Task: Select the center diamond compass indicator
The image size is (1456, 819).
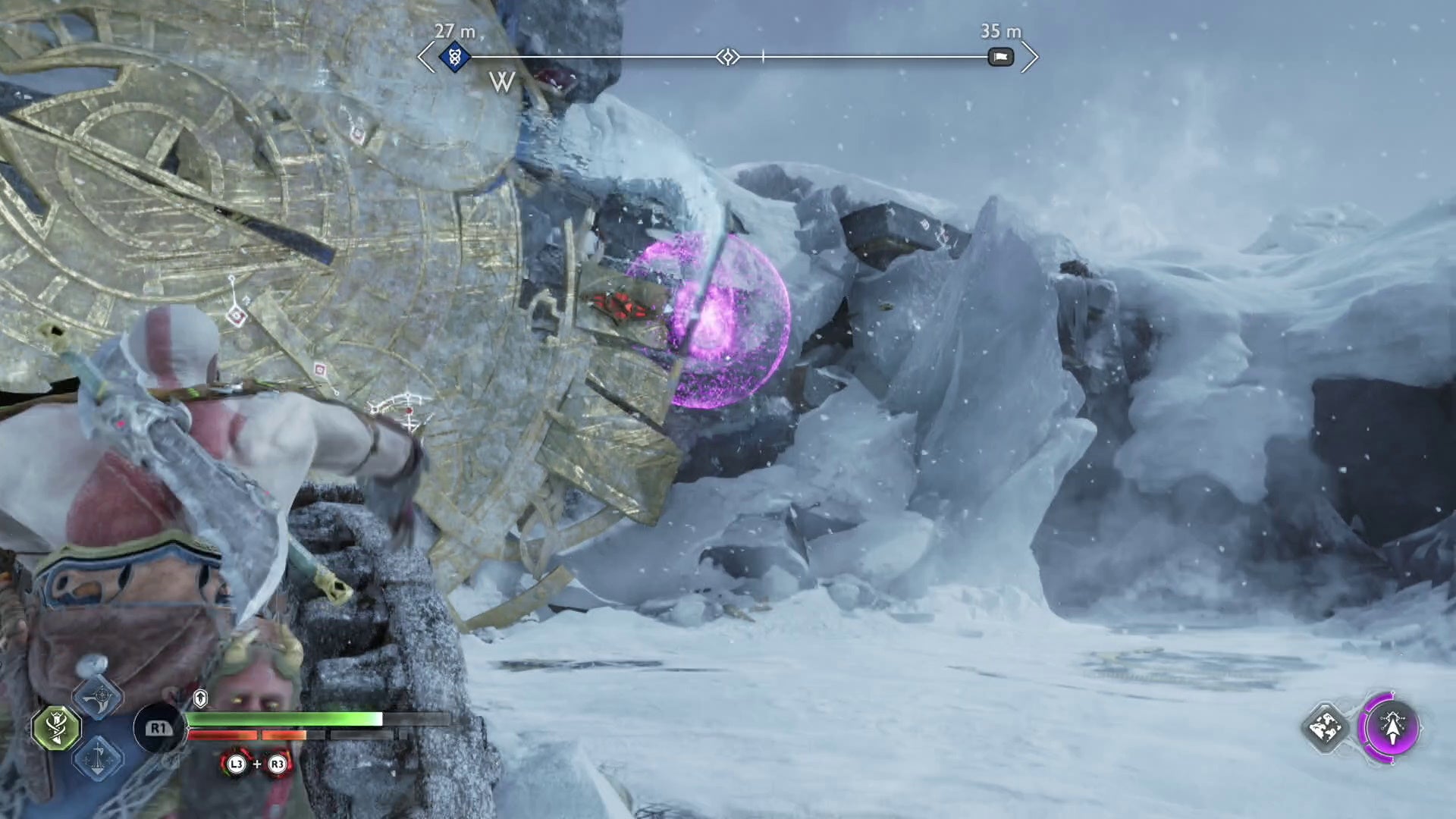Action: 727,57
